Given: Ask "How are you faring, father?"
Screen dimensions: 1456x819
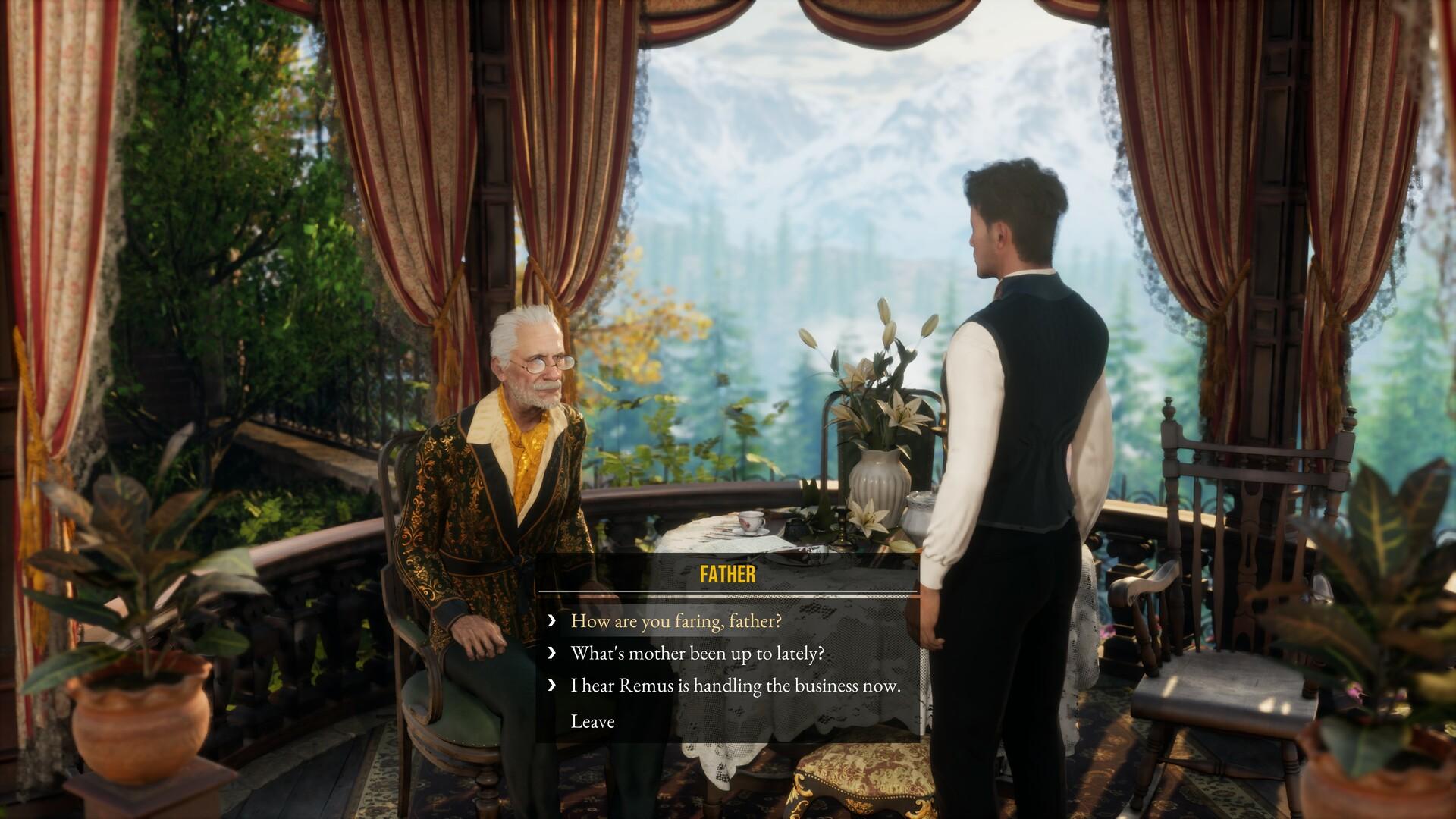Looking at the screenshot, I should pyautogui.click(x=675, y=621).
